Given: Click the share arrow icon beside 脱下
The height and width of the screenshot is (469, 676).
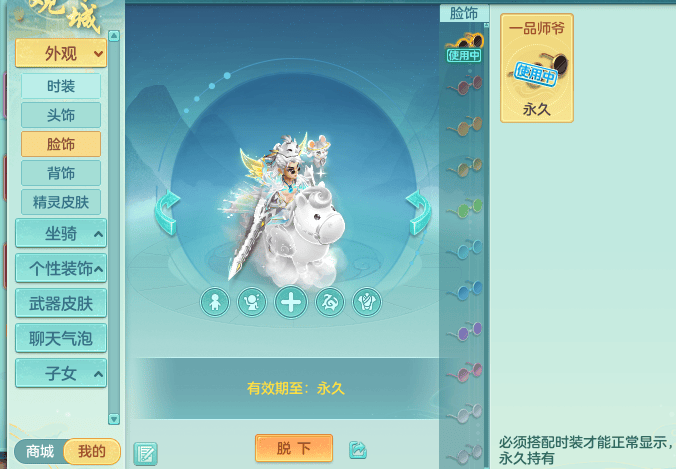Looking at the screenshot, I should (x=358, y=450).
